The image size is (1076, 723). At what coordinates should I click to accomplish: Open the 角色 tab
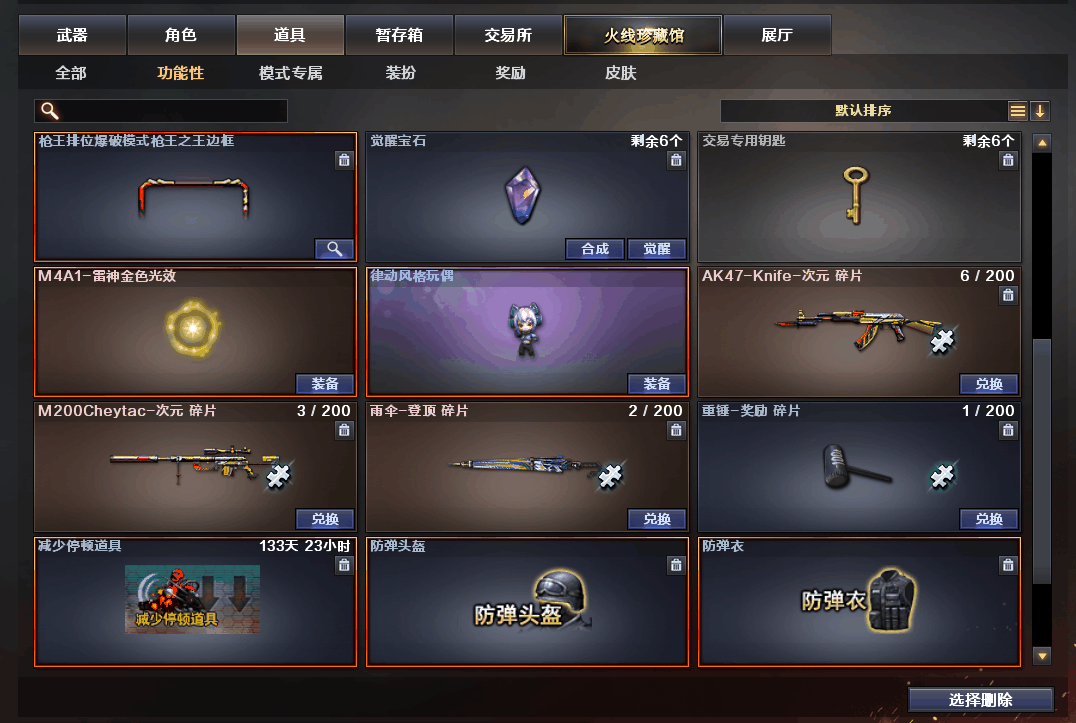coord(181,35)
